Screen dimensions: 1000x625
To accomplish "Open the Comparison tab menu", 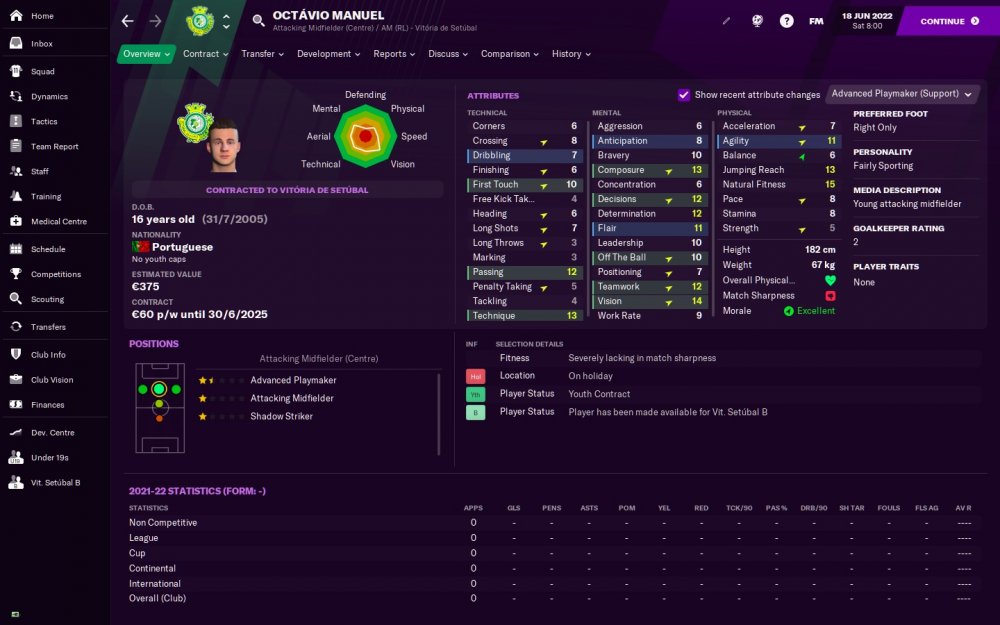I will click(510, 54).
